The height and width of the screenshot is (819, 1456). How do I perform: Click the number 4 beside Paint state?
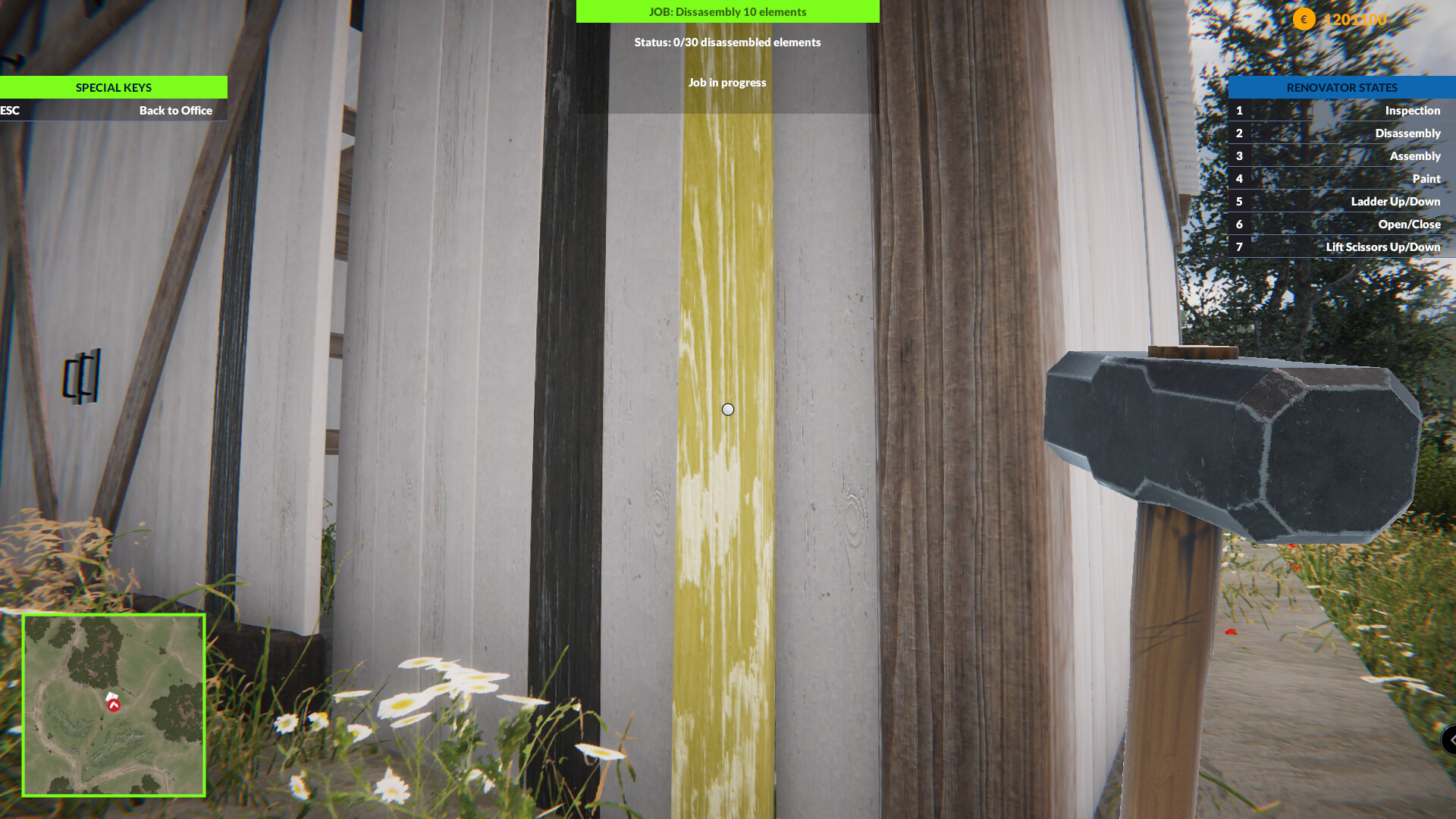[1239, 178]
